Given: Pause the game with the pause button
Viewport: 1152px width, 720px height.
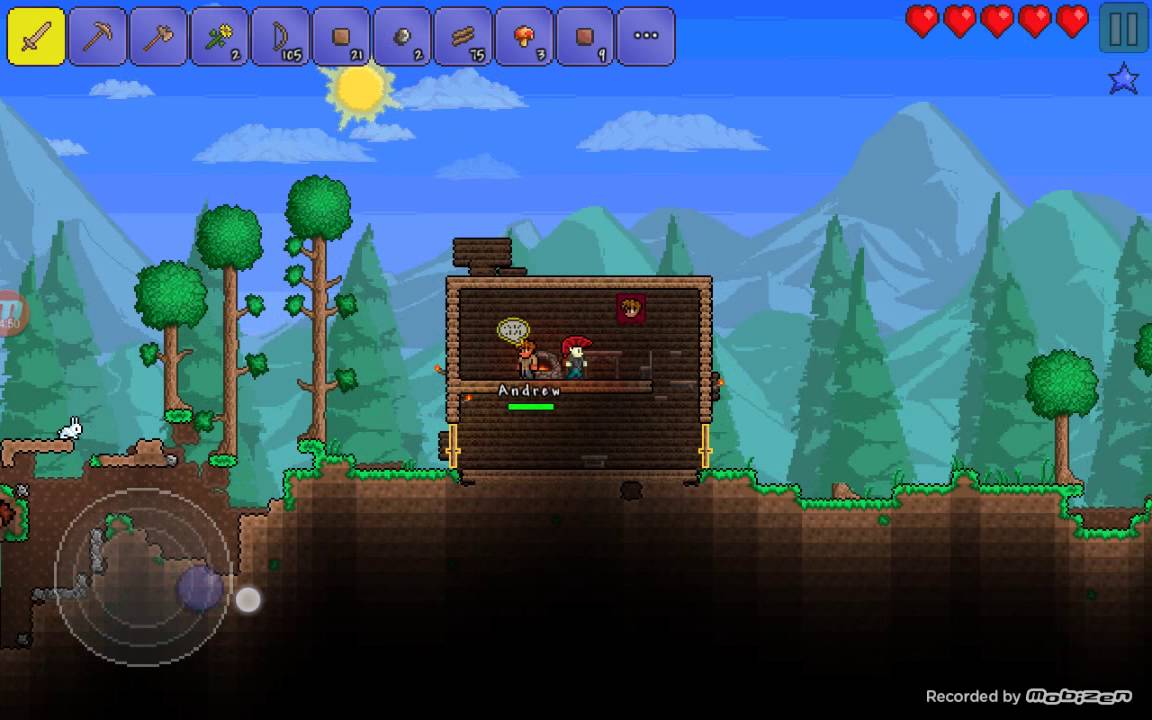Looking at the screenshot, I should tap(1123, 28).
